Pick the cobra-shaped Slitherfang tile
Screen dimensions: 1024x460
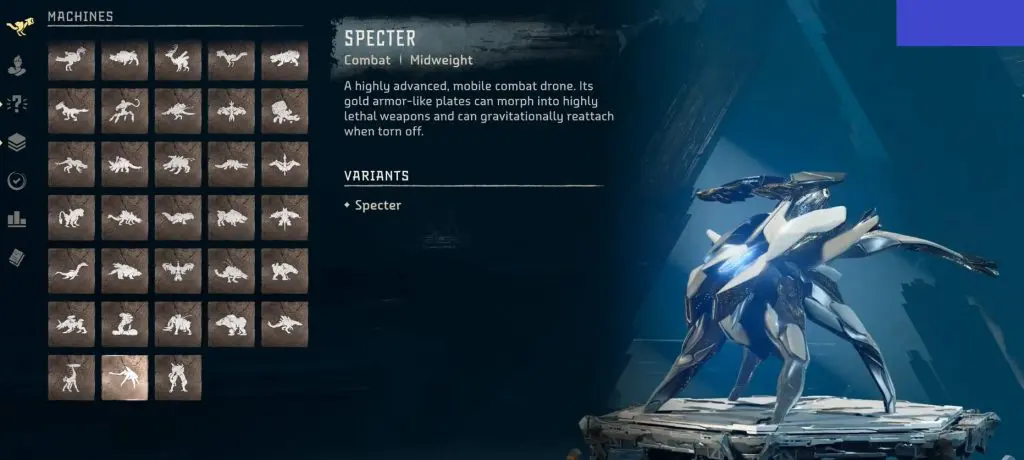coord(125,324)
